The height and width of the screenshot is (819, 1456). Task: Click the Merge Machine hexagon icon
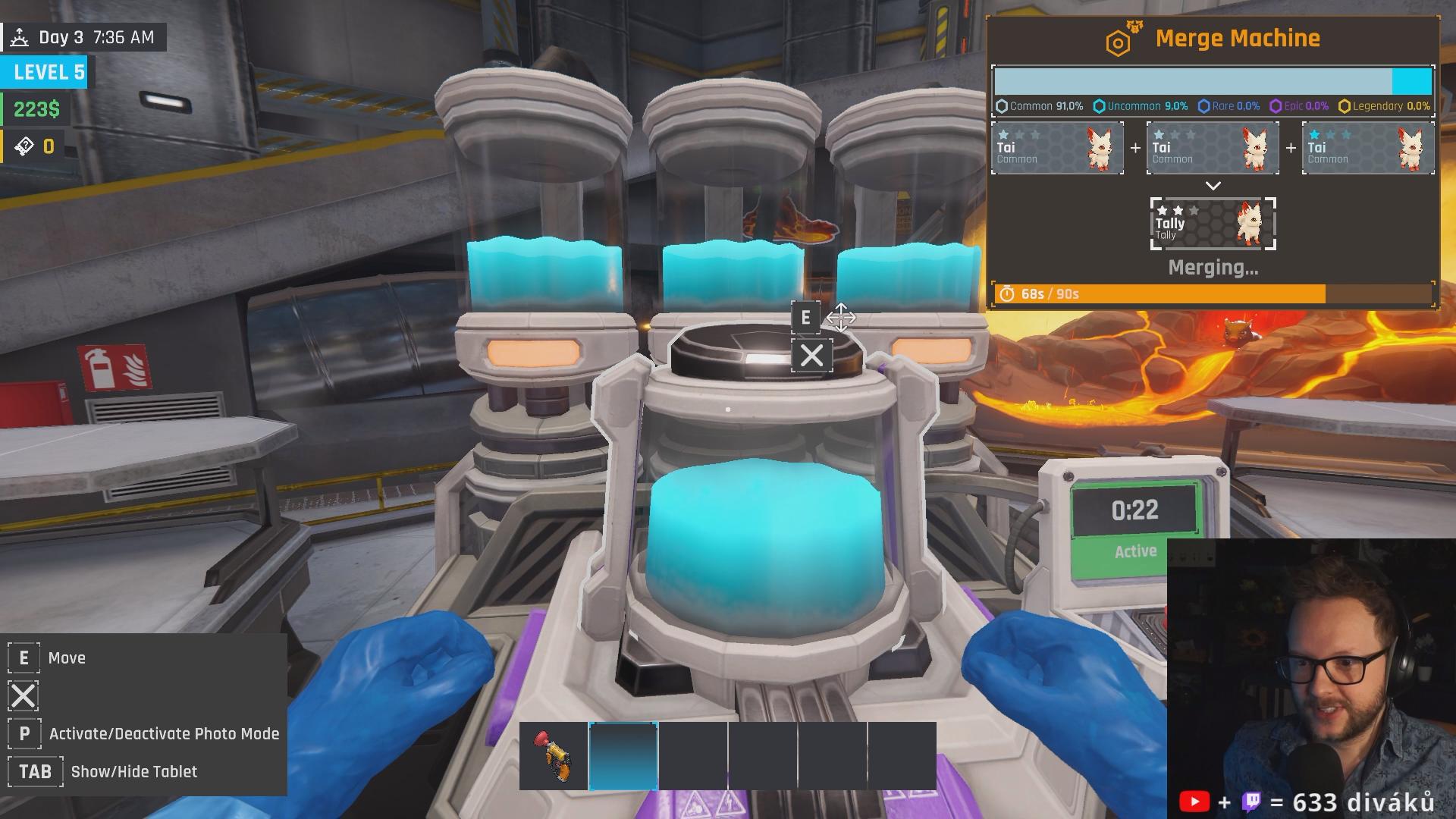pyautogui.click(x=1119, y=42)
